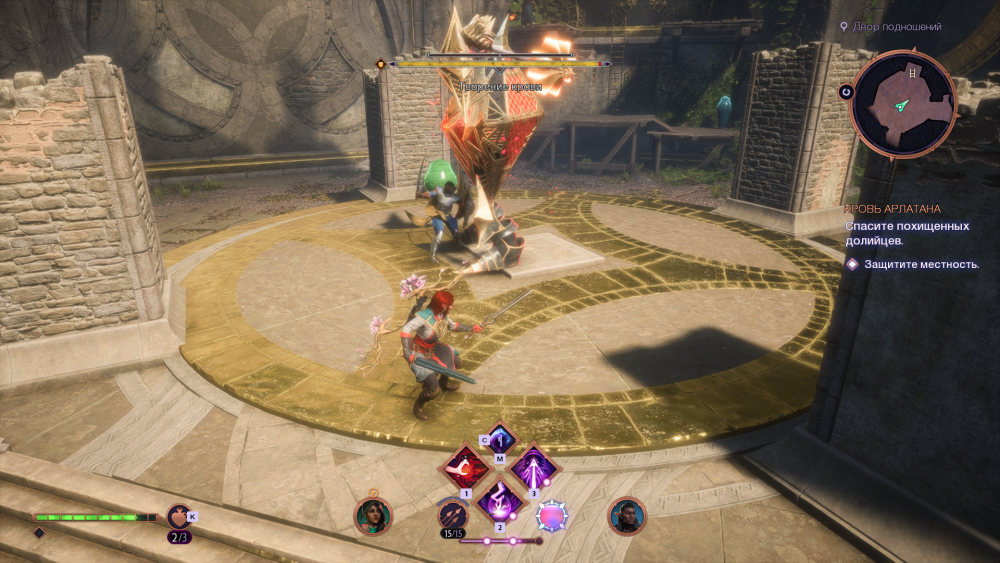This screenshot has width=1000, height=563.
Task: Trigger the purple upward arrow ability
Action: pyautogui.click(x=532, y=468)
